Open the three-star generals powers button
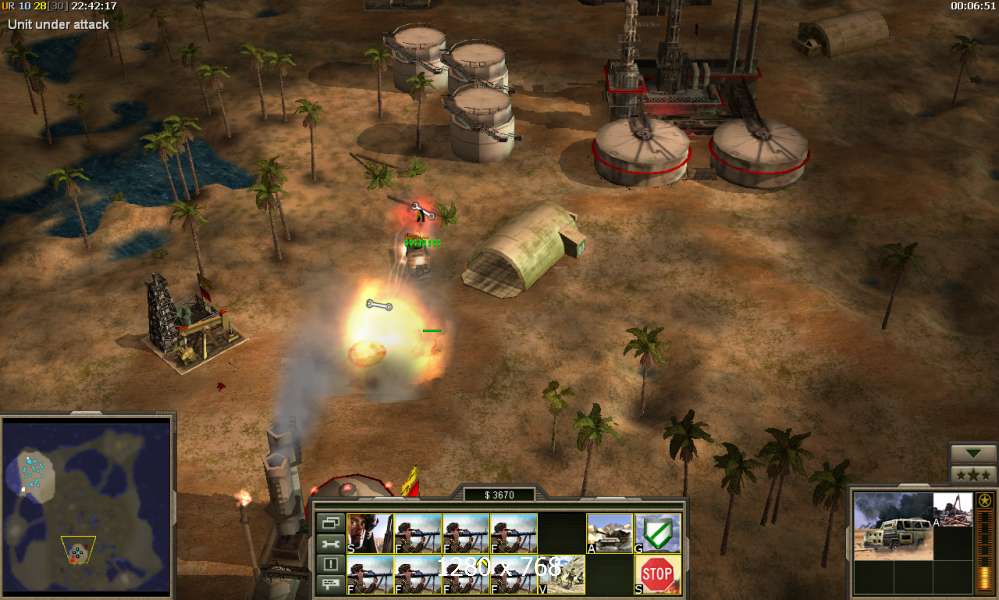 (x=973, y=474)
